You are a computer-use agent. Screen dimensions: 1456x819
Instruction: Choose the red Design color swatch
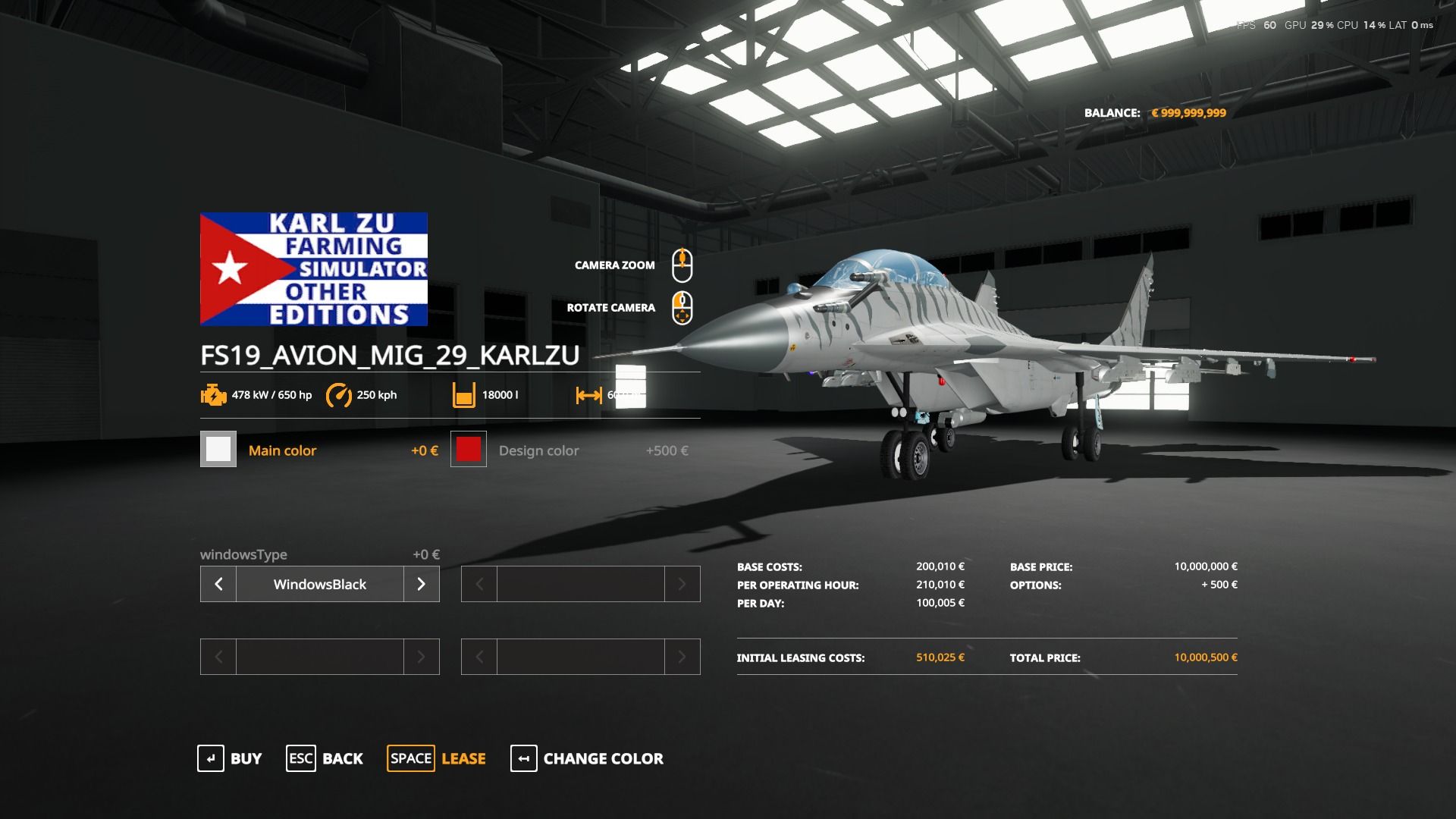point(469,450)
